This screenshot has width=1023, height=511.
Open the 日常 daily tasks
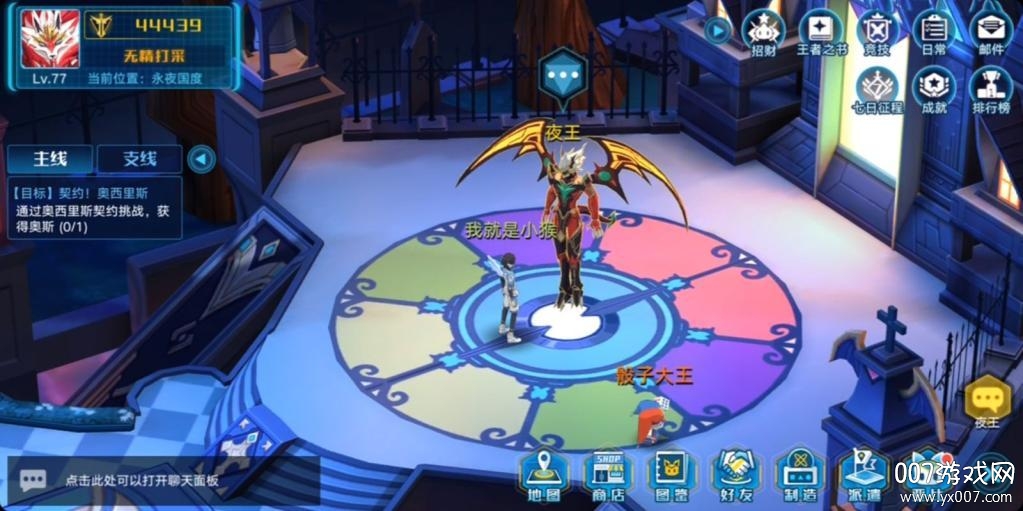tap(934, 35)
